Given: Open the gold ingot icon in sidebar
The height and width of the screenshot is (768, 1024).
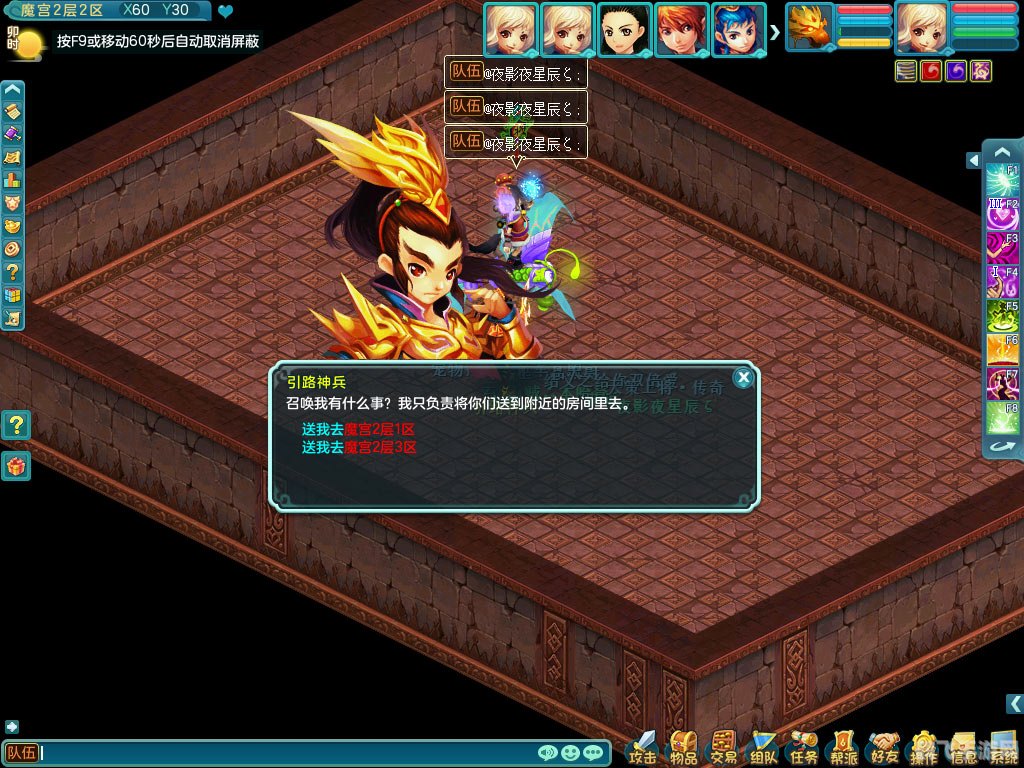Looking at the screenshot, I should (x=13, y=225).
